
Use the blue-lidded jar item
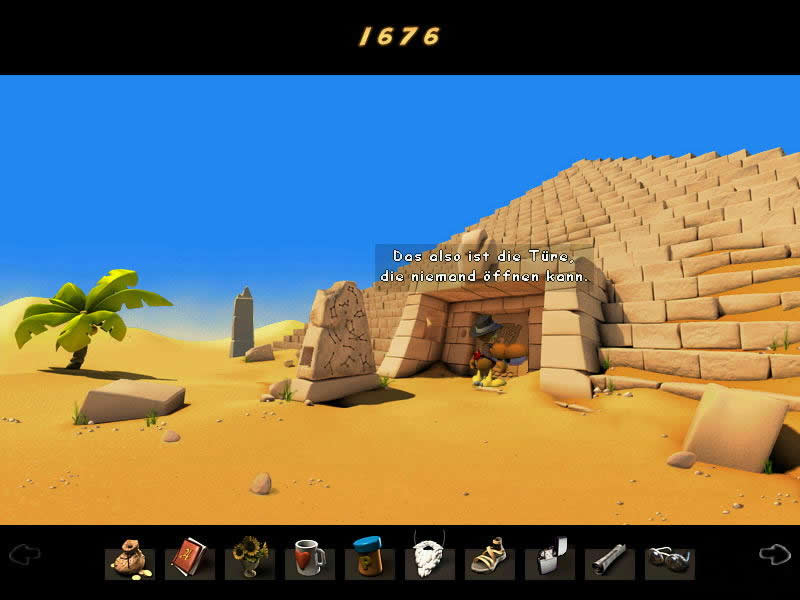(x=369, y=559)
